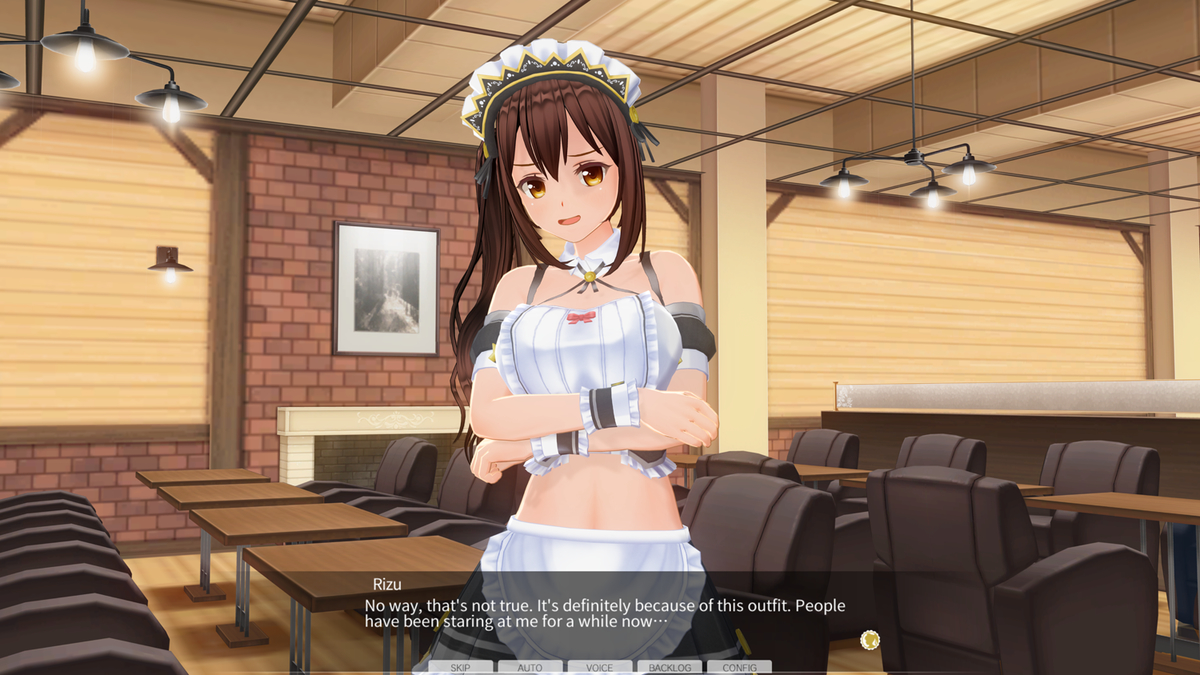Advance dialogue via the gold continue icon
Image resolution: width=1200 pixels, height=675 pixels.
870,637
